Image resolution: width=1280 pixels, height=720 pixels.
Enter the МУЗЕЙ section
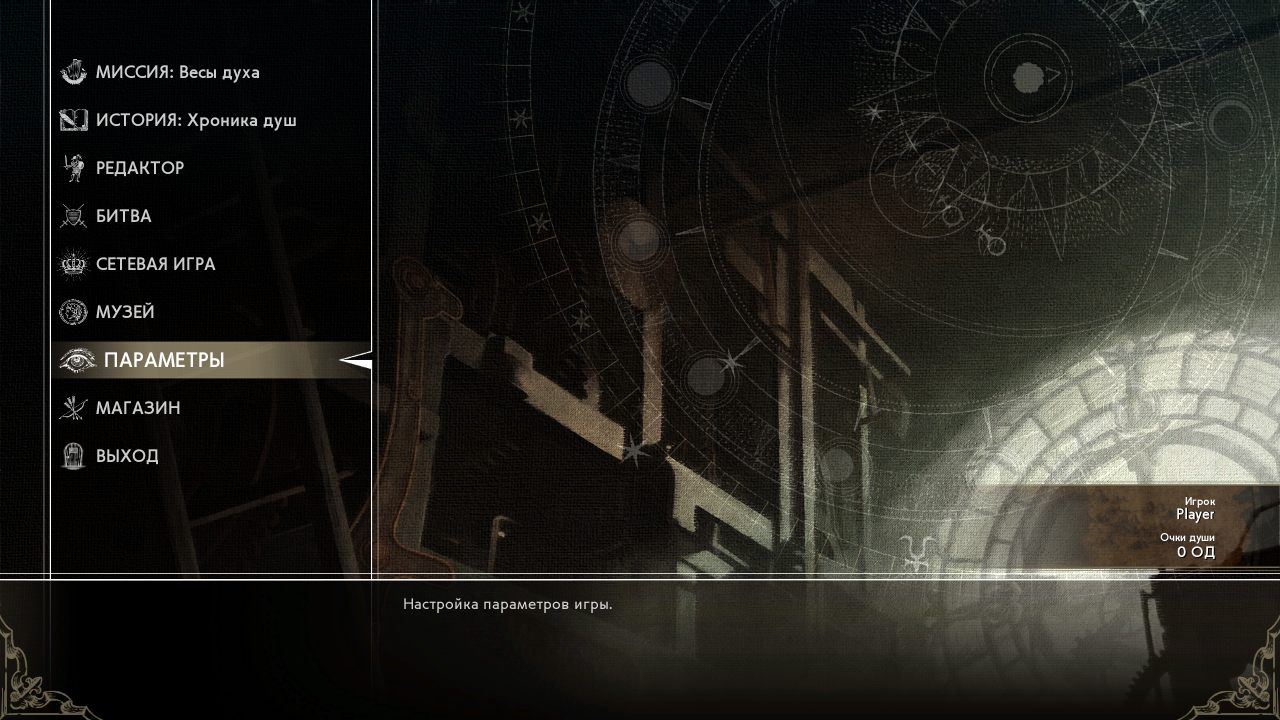click(125, 312)
